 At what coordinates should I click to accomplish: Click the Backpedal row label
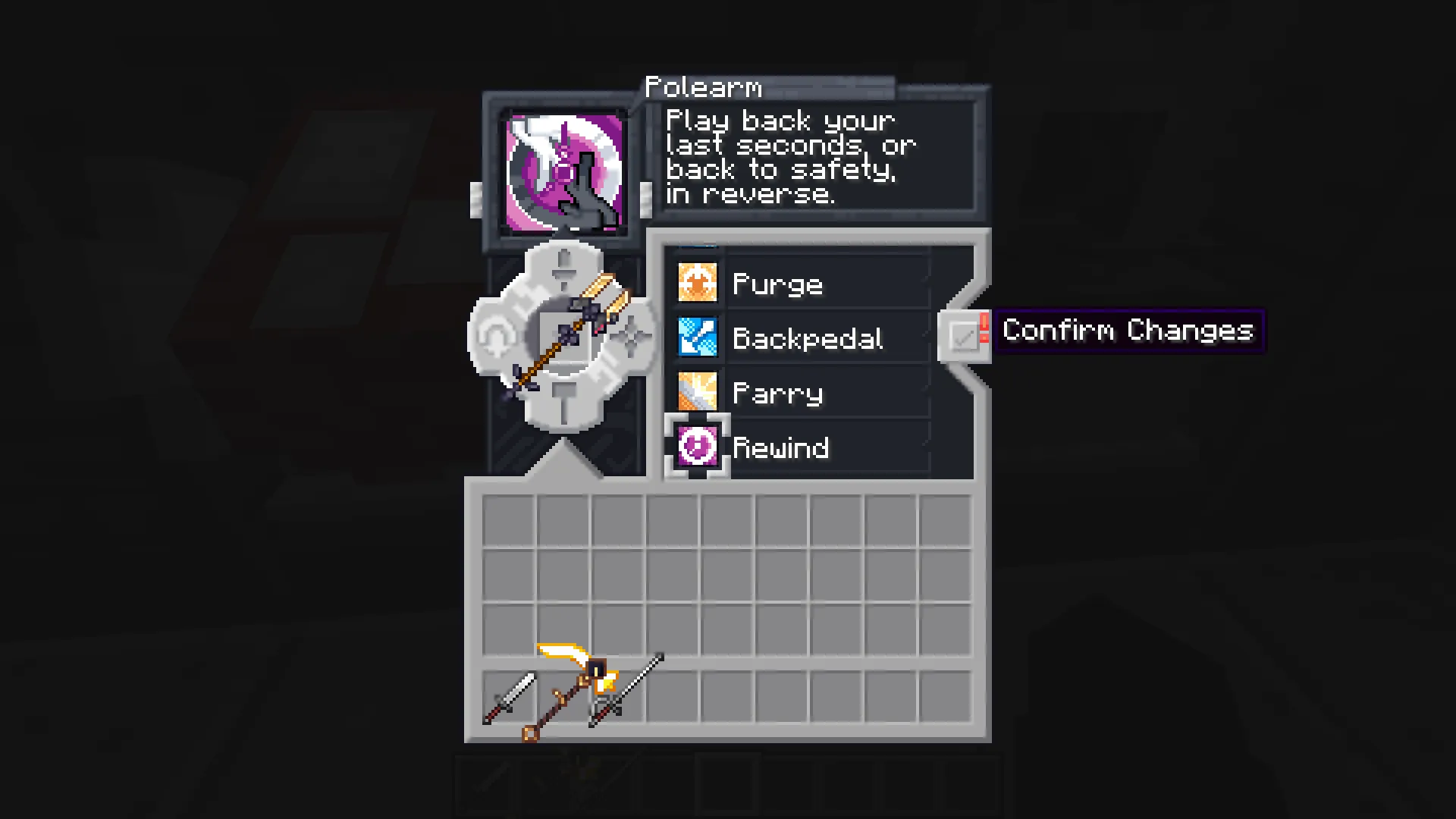pos(808,337)
